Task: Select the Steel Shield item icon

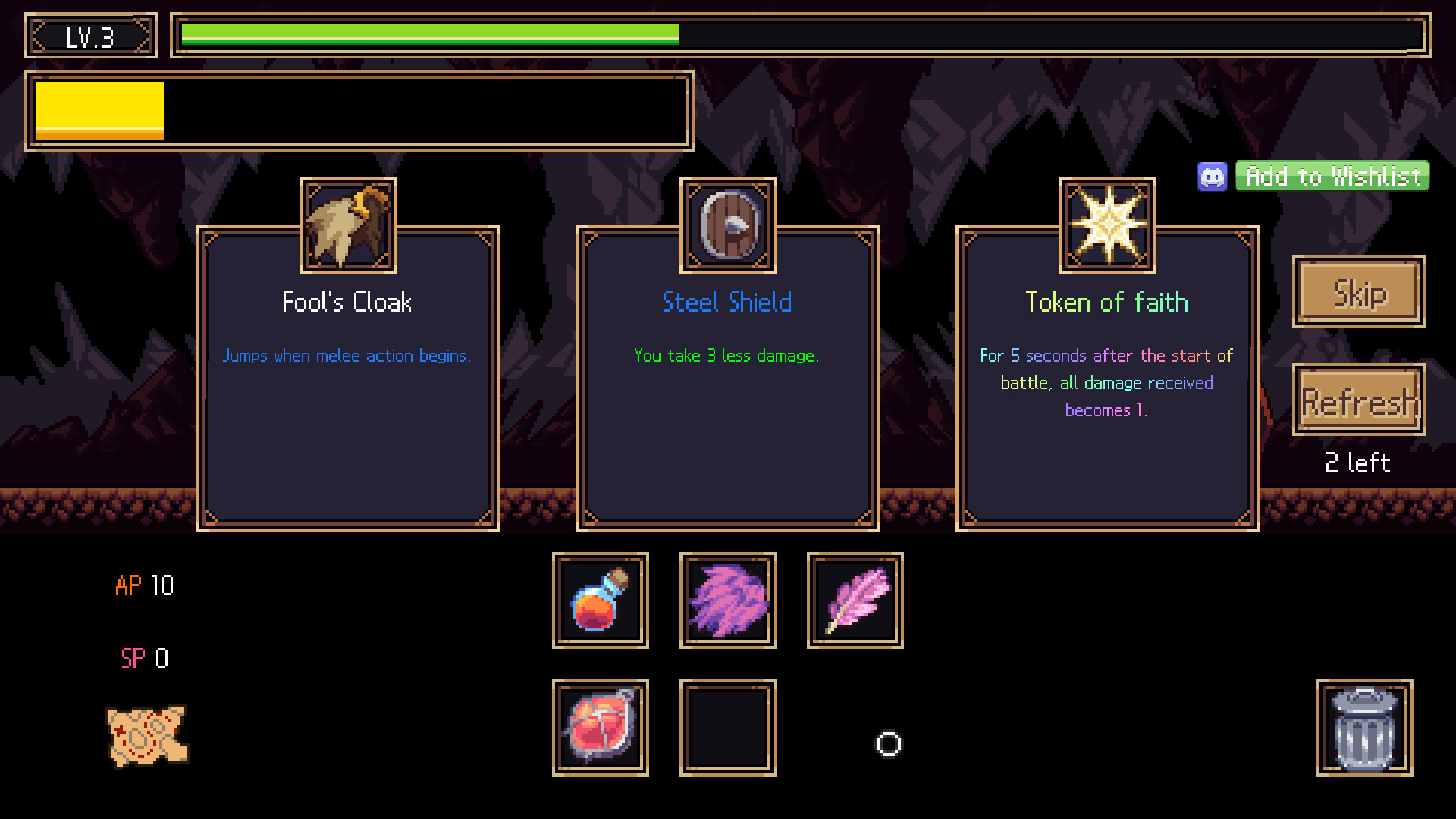Action: [727, 224]
